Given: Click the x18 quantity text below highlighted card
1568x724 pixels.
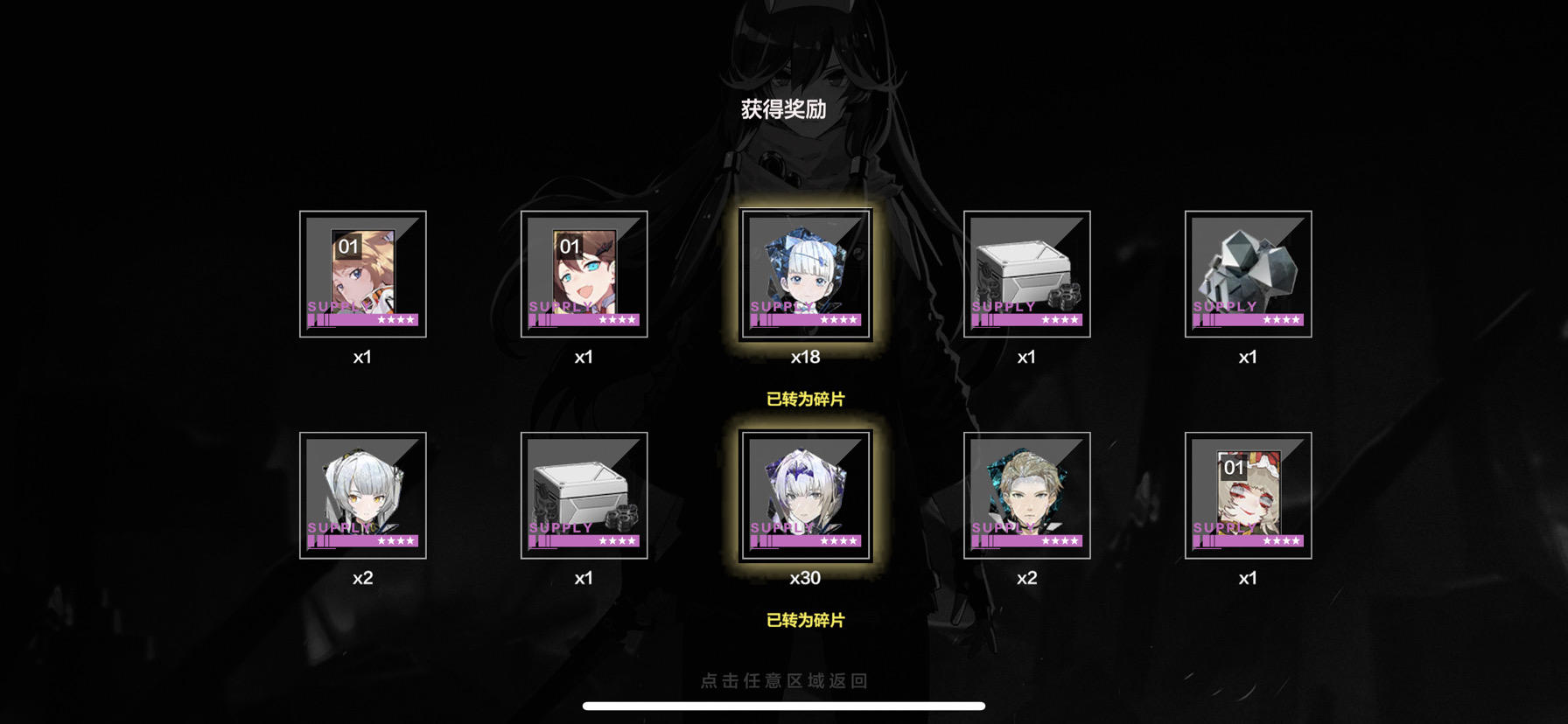Looking at the screenshot, I should tap(806, 357).
